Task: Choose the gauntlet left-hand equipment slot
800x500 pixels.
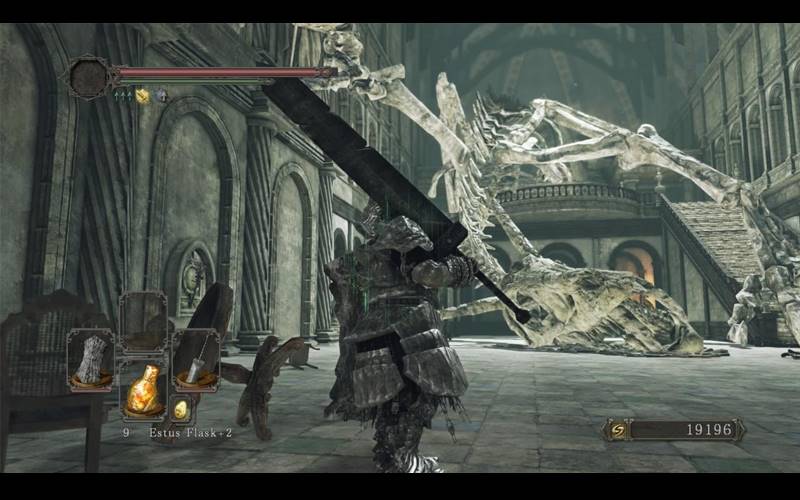Action: click(90, 359)
